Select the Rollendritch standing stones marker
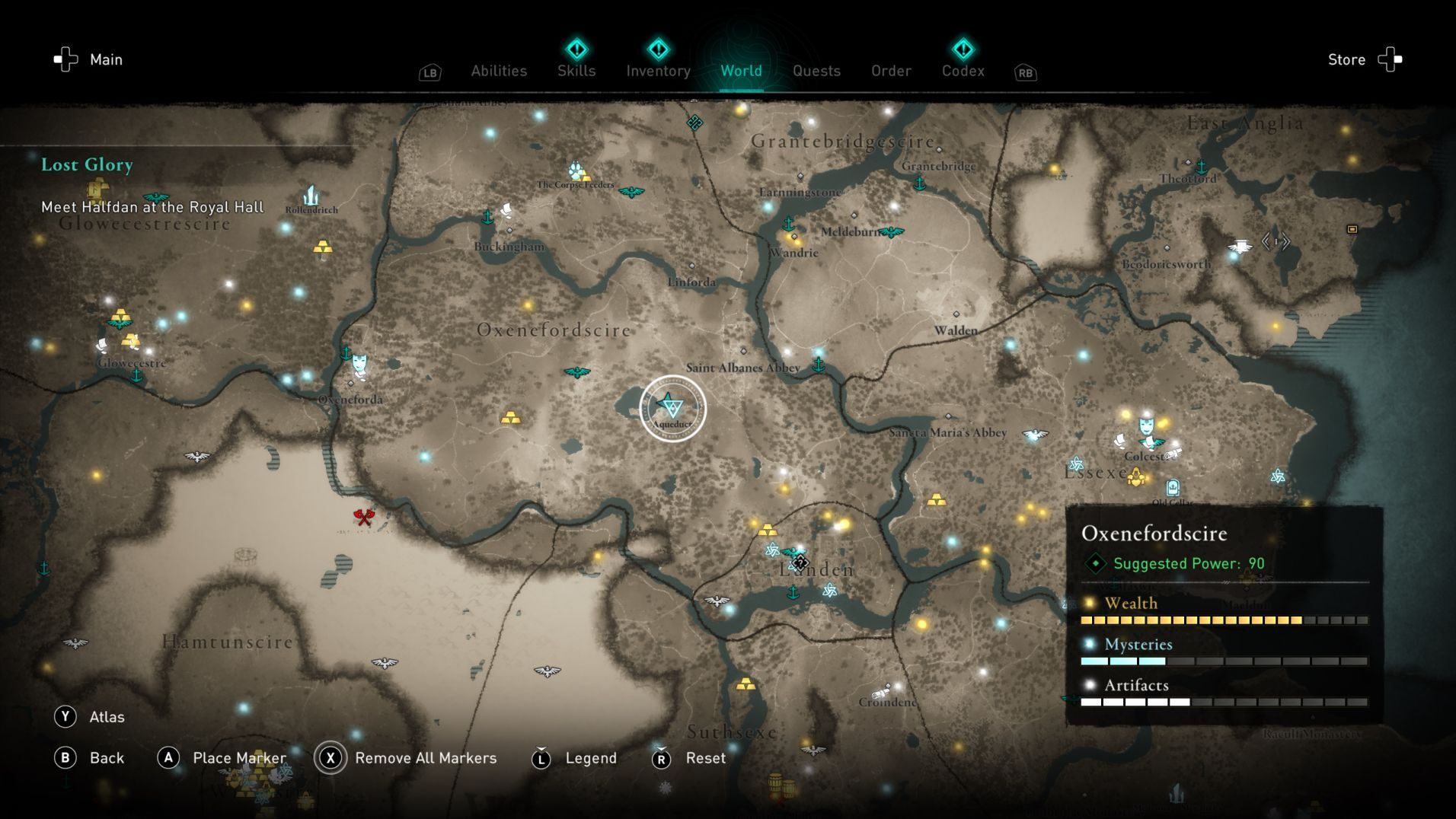The height and width of the screenshot is (819, 1456). [311, 196]
